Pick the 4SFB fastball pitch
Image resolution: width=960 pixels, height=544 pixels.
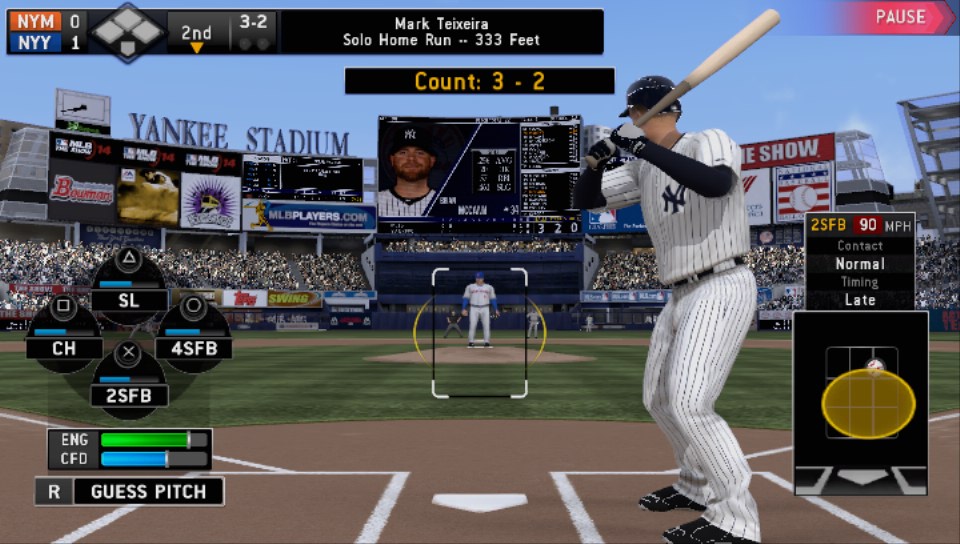(193, 348)
